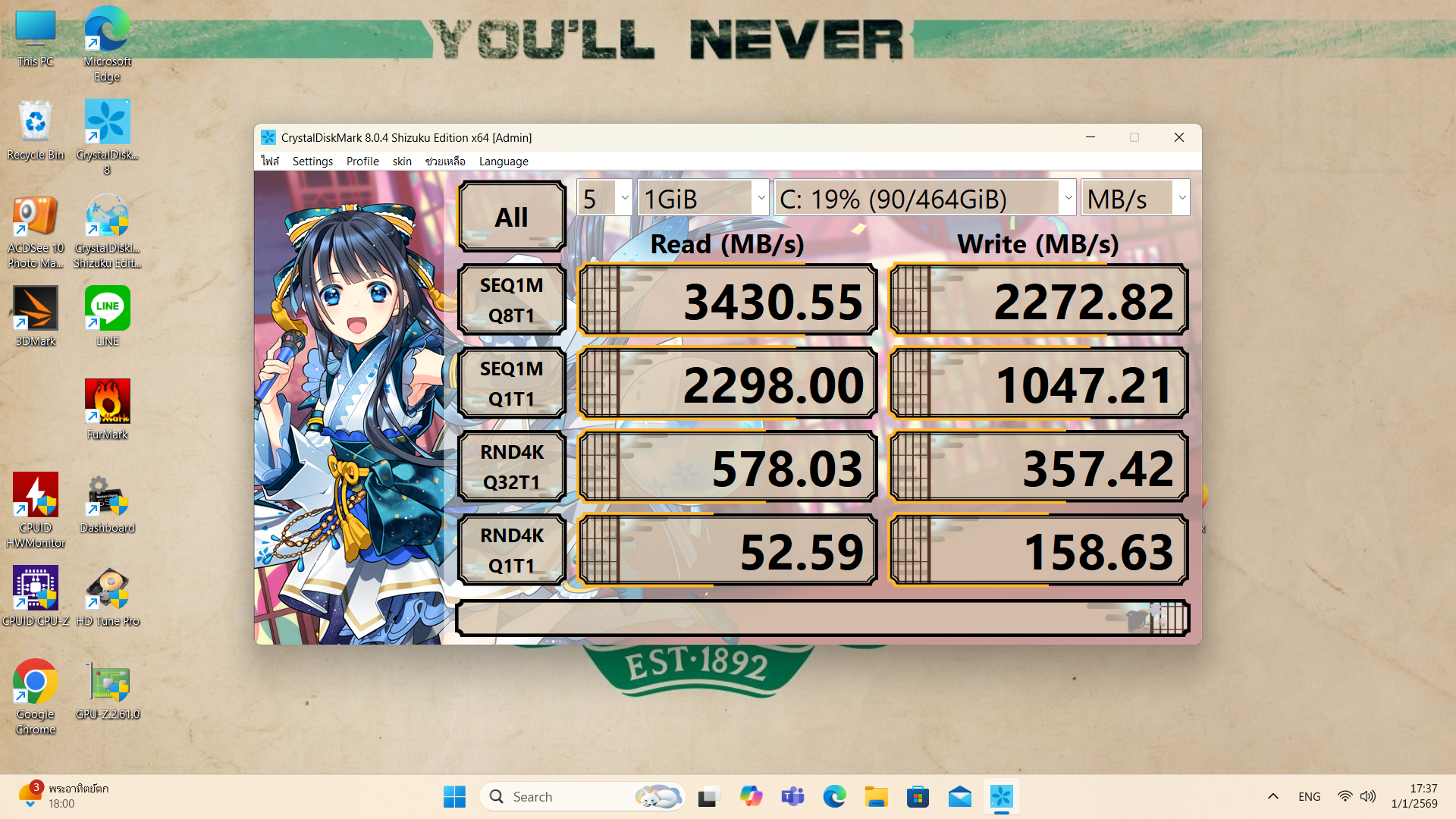The width and height of the screenshot is (1456, 819).
Task: Start the SEQ1M Q1T1 test
Action: pyautogui.click(x=512, y=384)
